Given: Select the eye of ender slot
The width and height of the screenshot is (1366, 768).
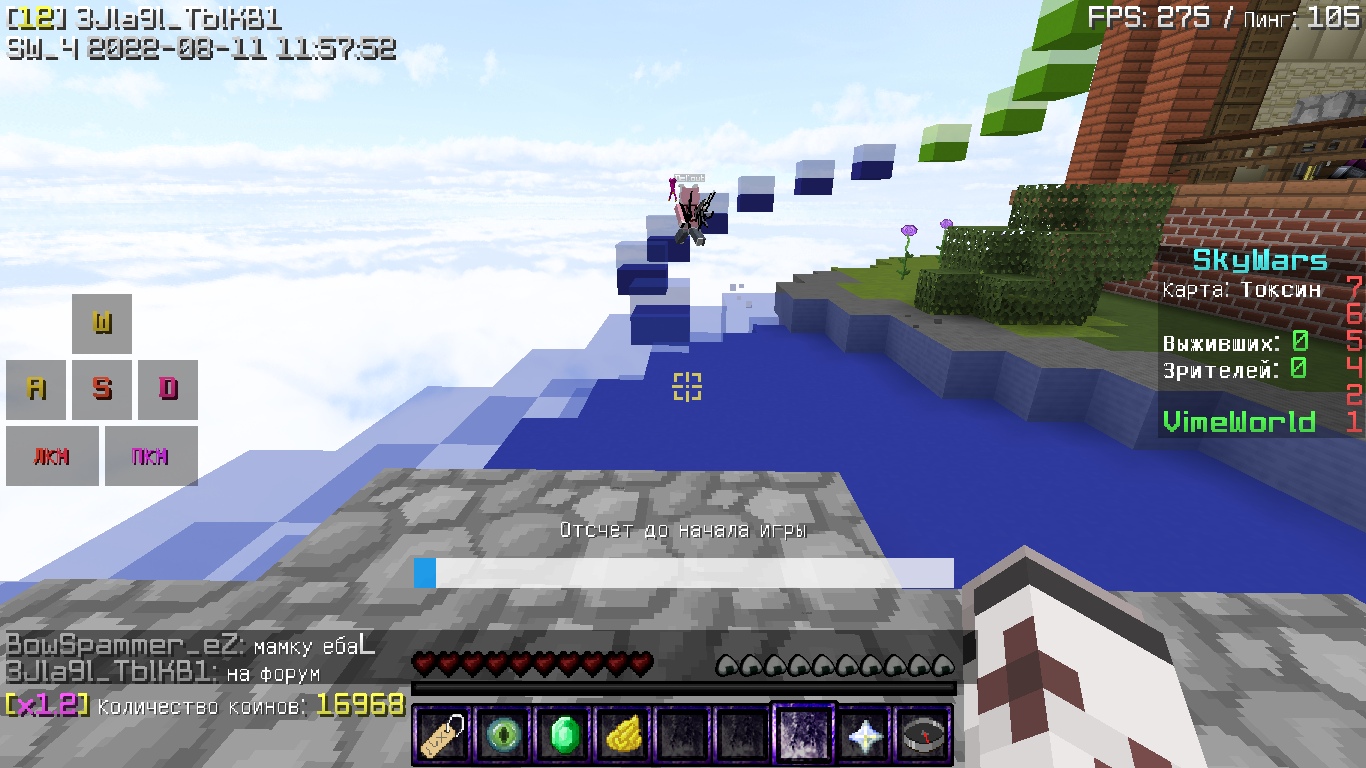Looking at the screenshot, I should pos(502,736).
